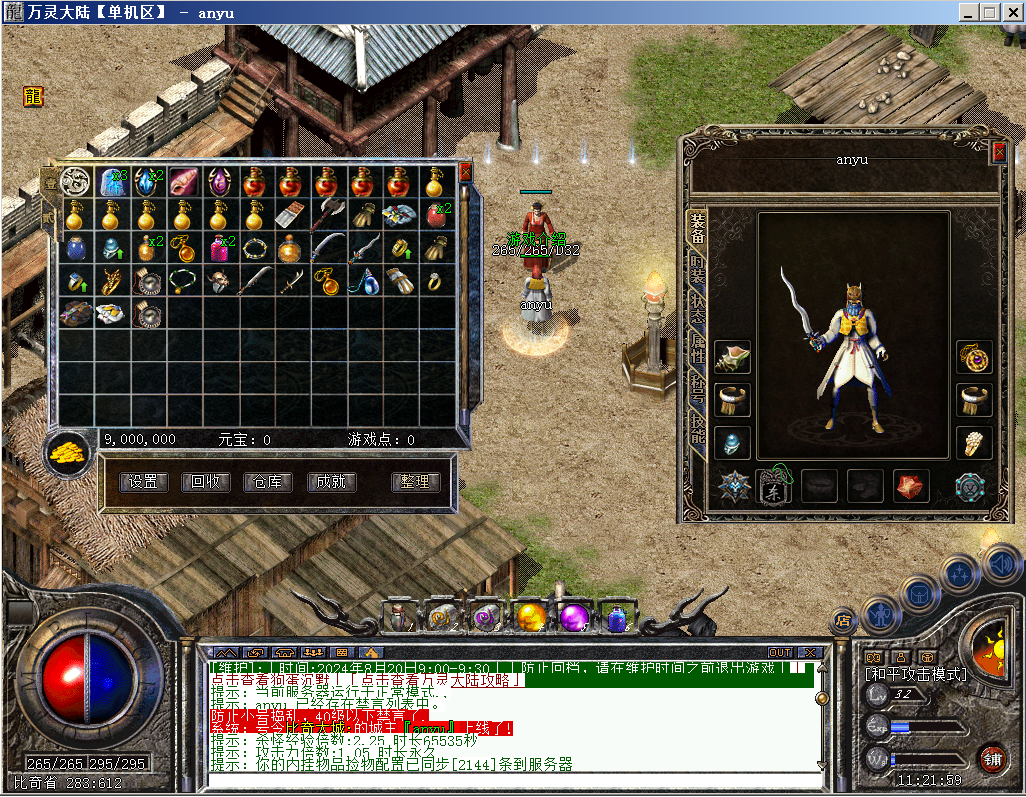1026x797 pixels.
Task: Open the 仓库 warehouse
Action: tap(267, 482)
